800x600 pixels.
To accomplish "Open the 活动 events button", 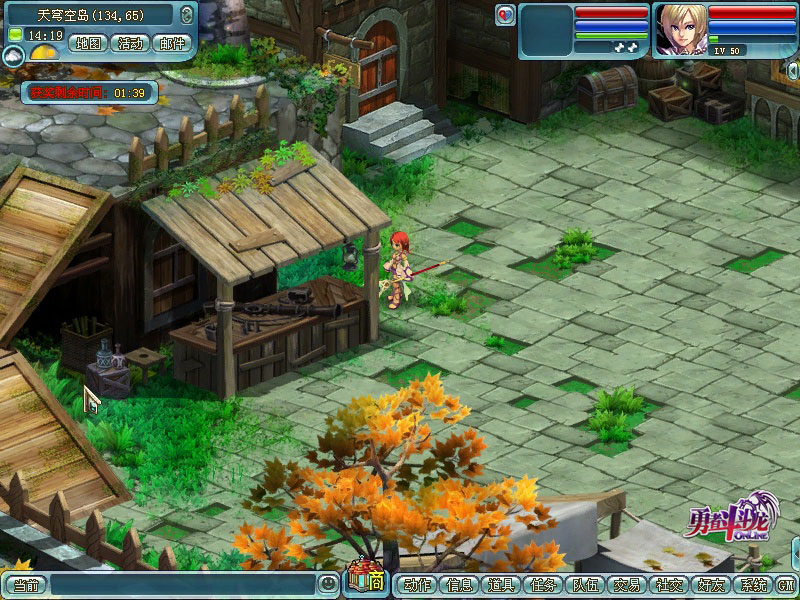I will coord(129,43).
